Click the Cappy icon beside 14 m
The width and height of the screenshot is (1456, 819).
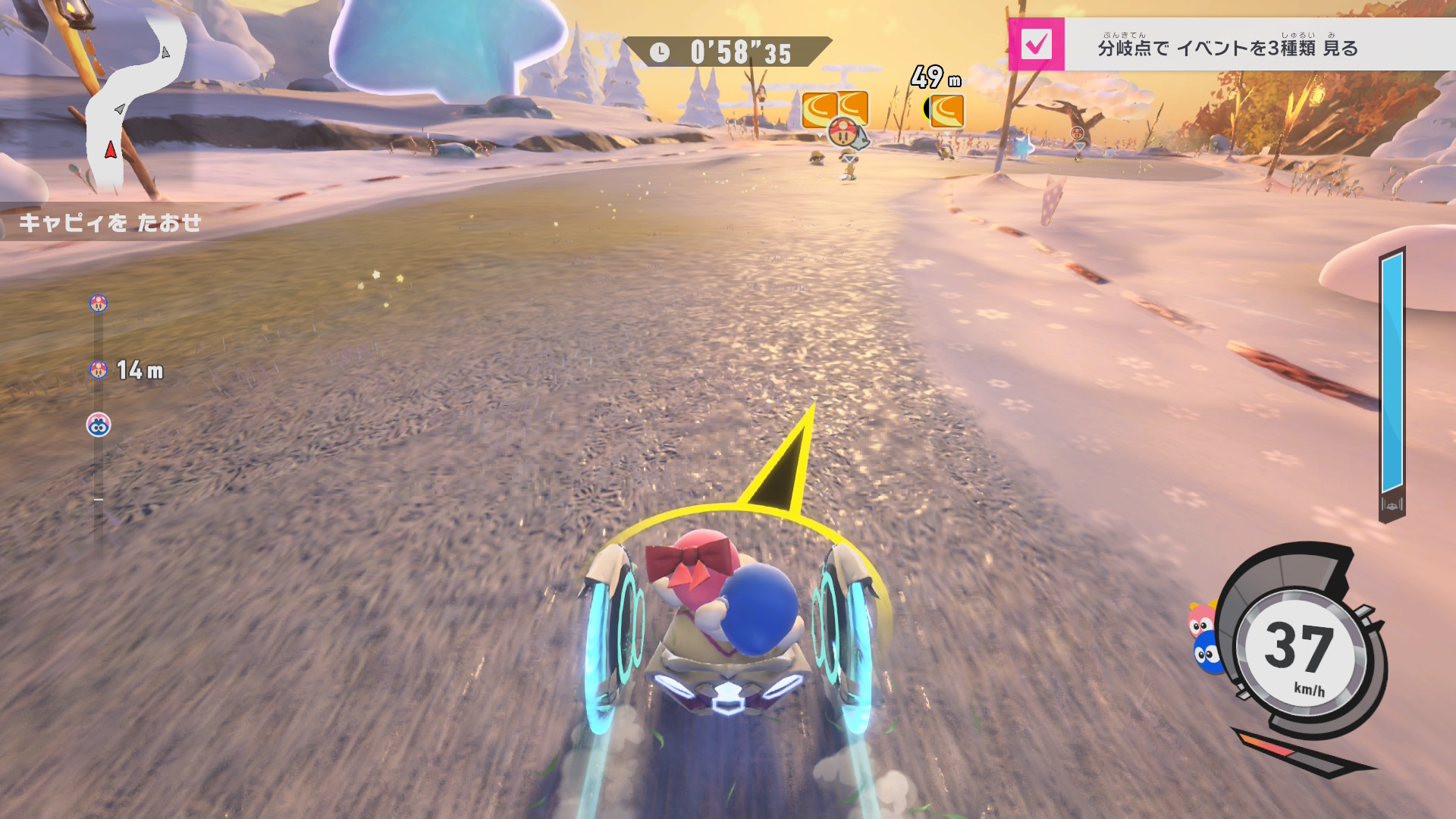[x=99, y=370]
